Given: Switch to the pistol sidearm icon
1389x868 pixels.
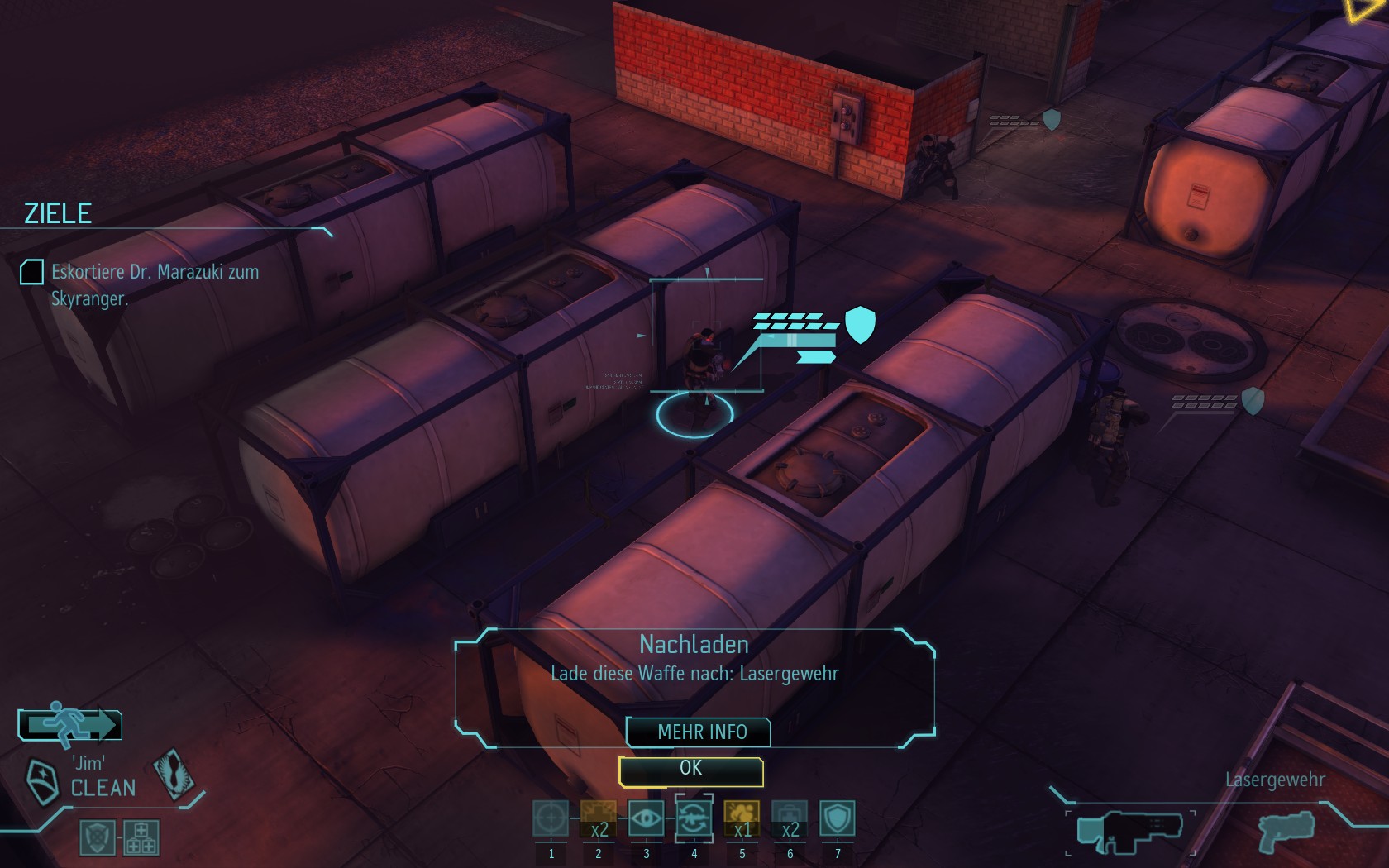Looking at the screenshot, I should (x=1287, y=832).
